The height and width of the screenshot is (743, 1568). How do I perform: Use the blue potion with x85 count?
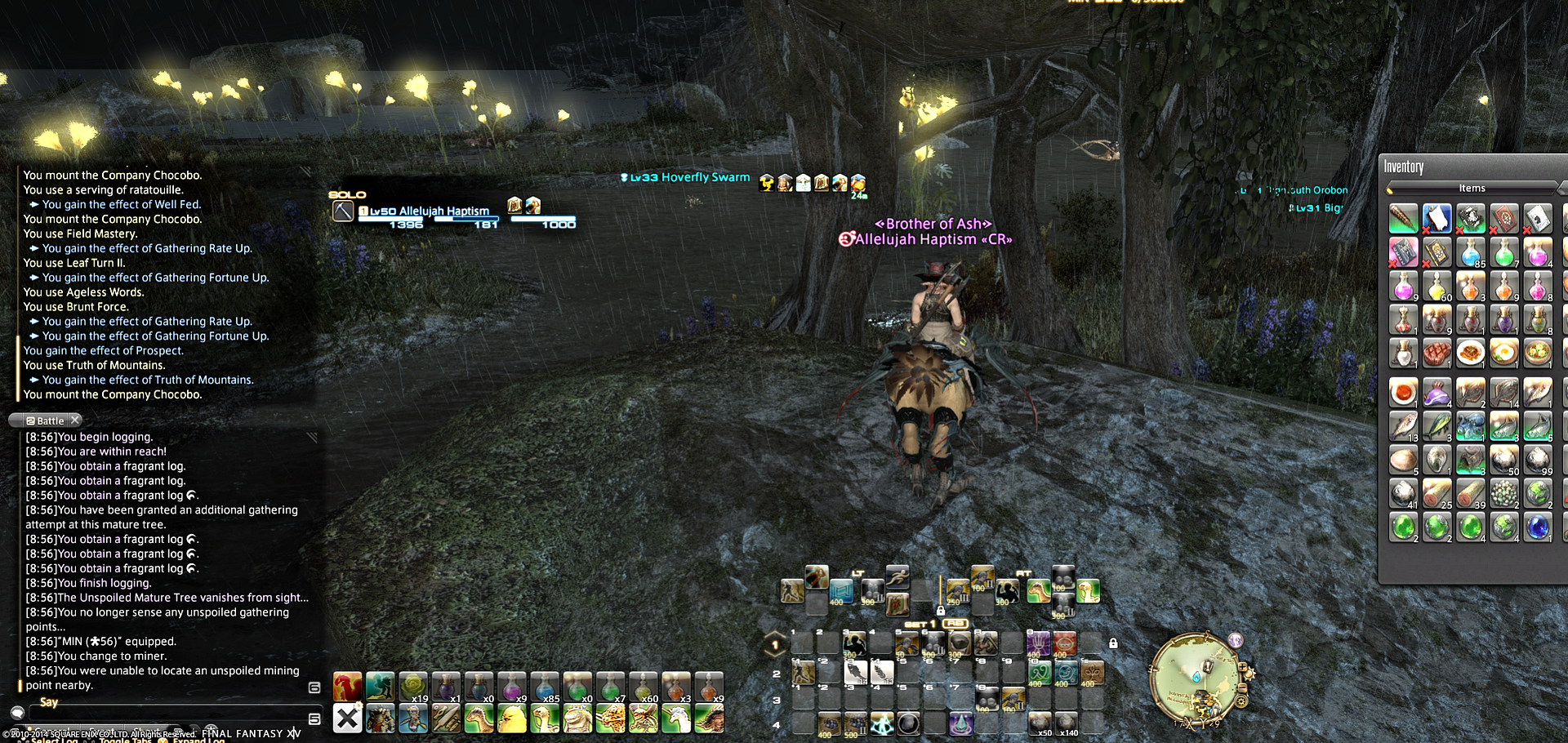coord(545,687)
